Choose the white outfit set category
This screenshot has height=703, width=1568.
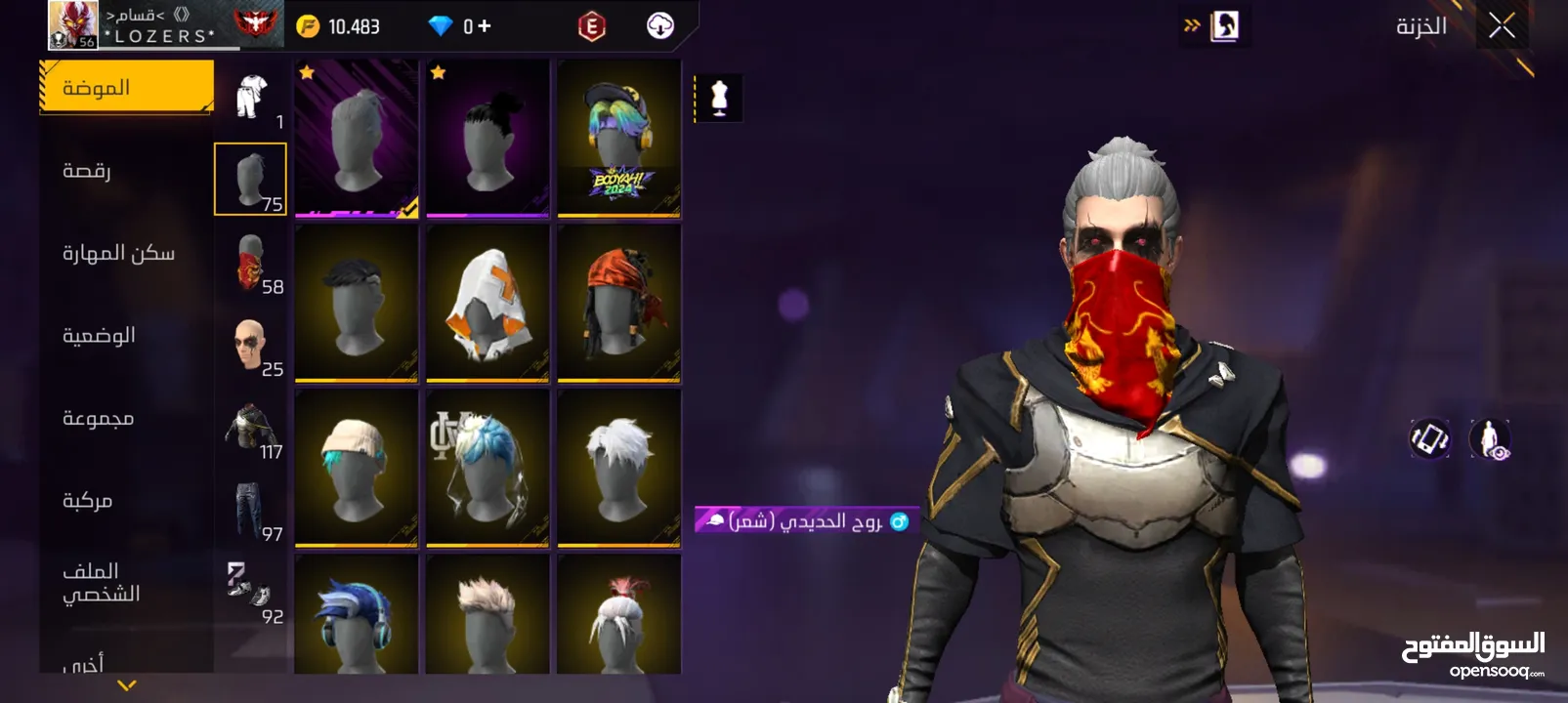coord(251,98)
